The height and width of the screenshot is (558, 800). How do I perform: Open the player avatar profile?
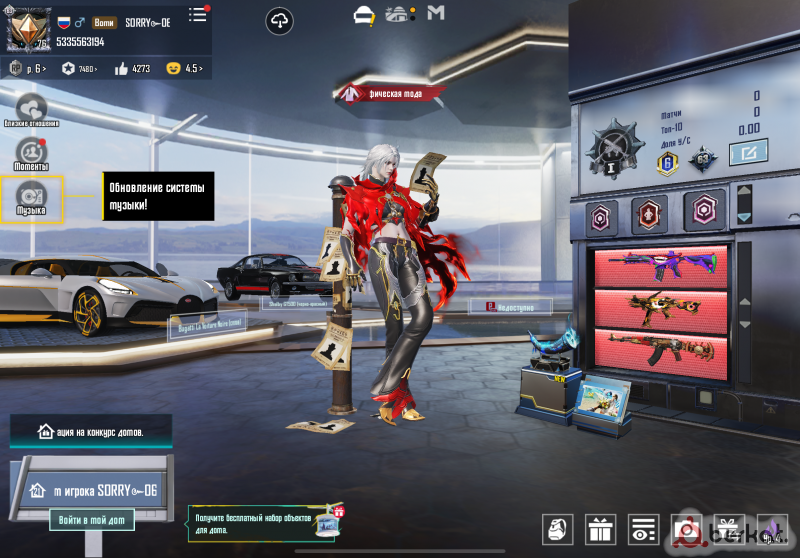pos(29,30)
